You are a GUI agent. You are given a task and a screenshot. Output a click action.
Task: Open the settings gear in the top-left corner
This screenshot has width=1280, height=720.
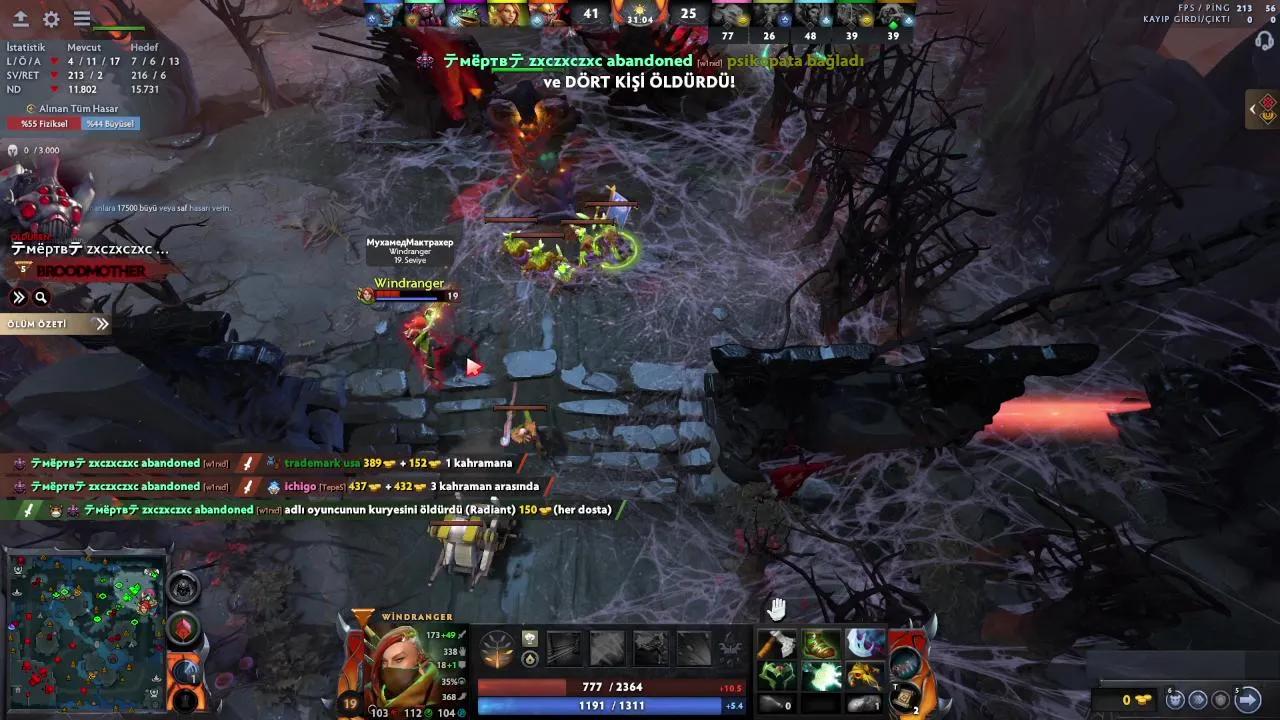coord(50,18)
